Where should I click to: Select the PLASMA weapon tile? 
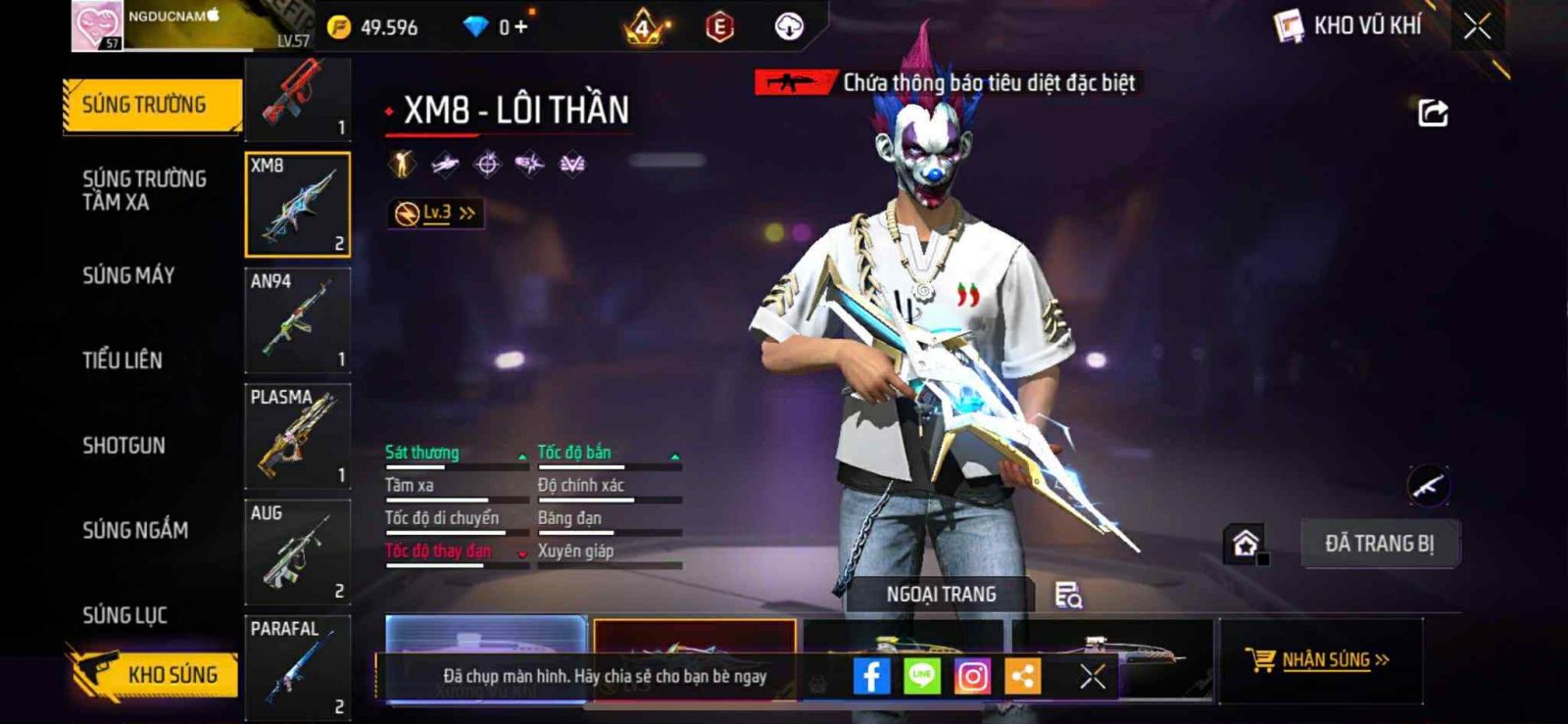point(297,435)
